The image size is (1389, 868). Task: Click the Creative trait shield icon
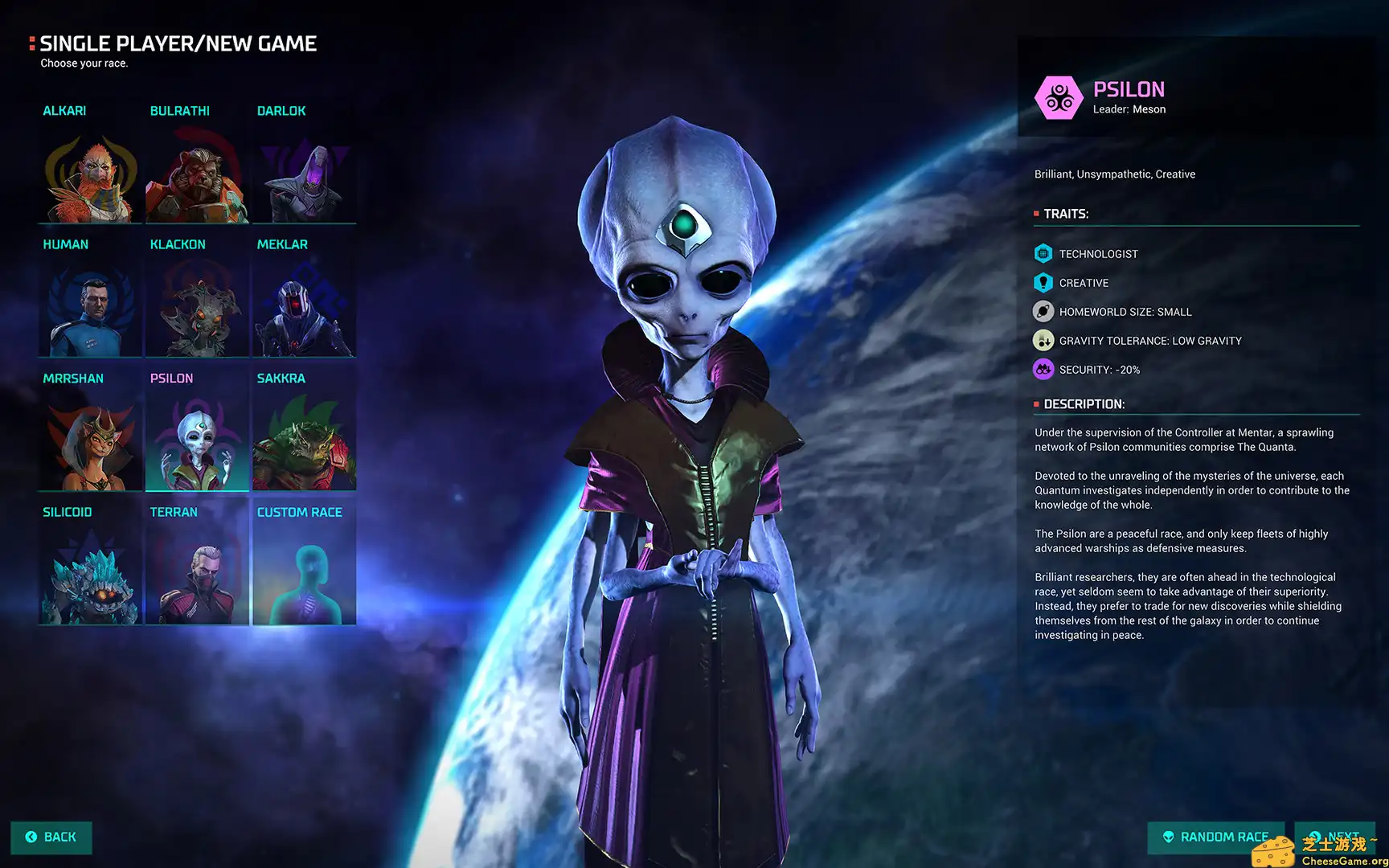(1043, 282)
